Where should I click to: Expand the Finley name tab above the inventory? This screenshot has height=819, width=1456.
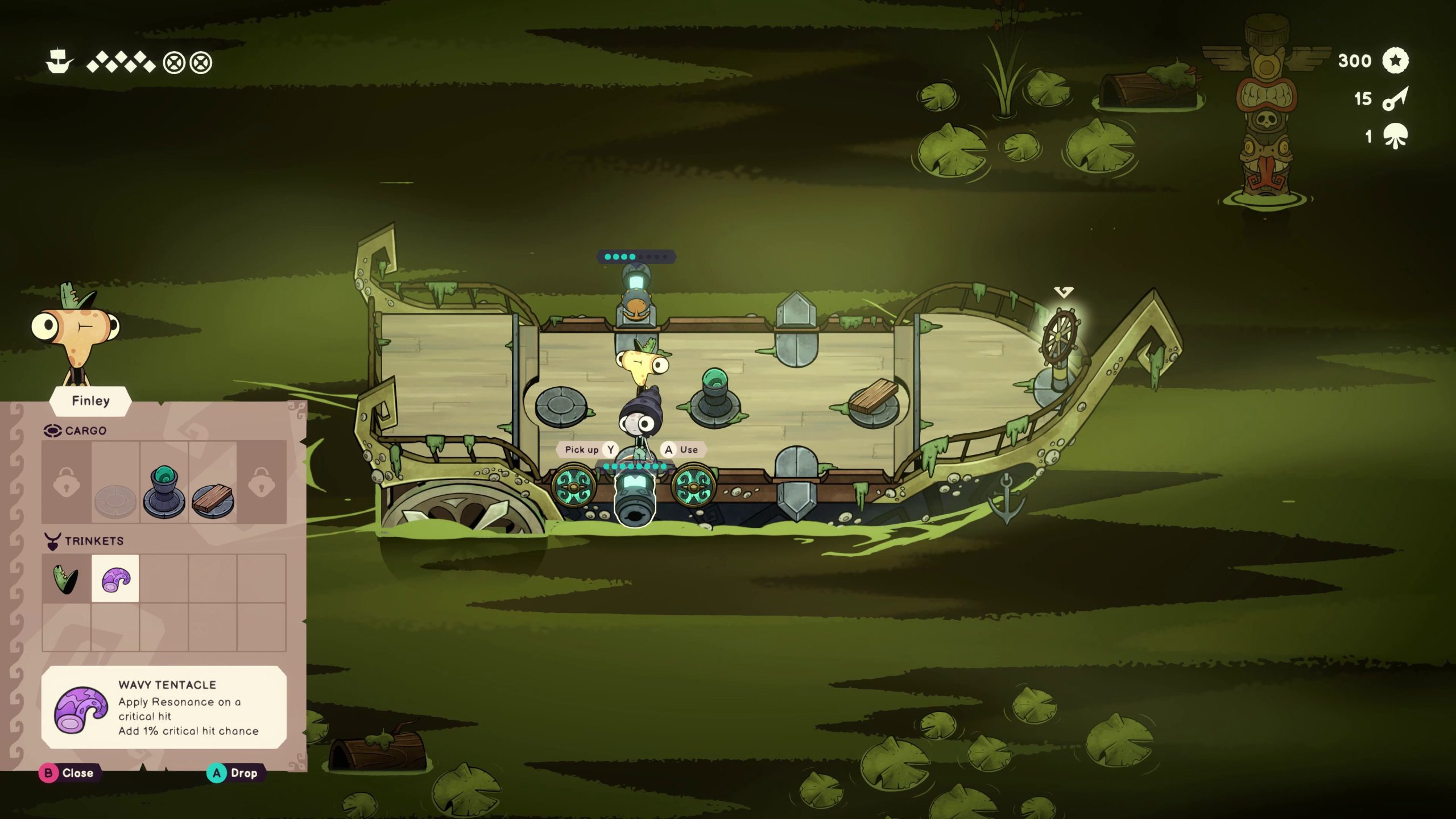(x=91, y=400)
